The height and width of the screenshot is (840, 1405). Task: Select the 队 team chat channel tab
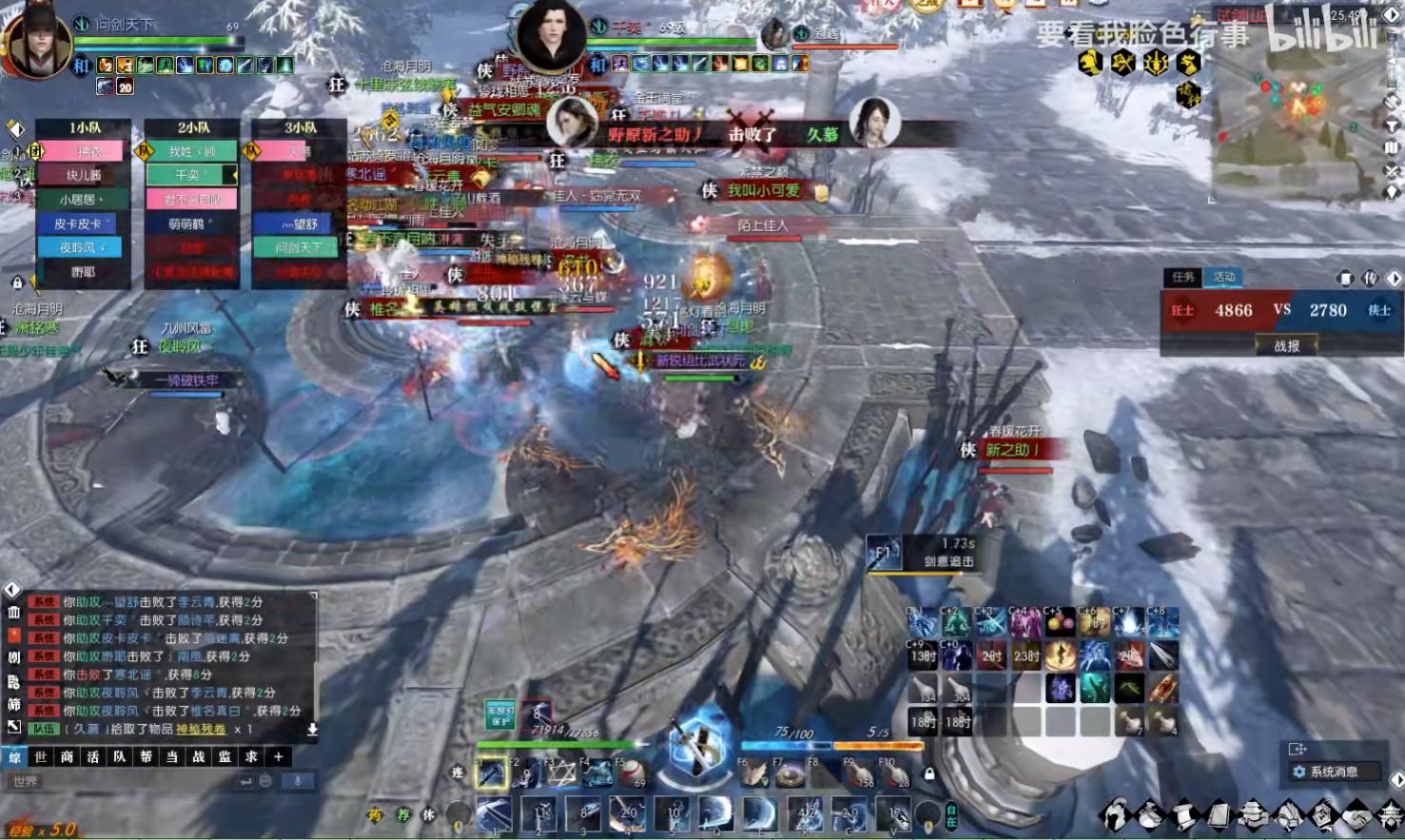pos(119,757)
